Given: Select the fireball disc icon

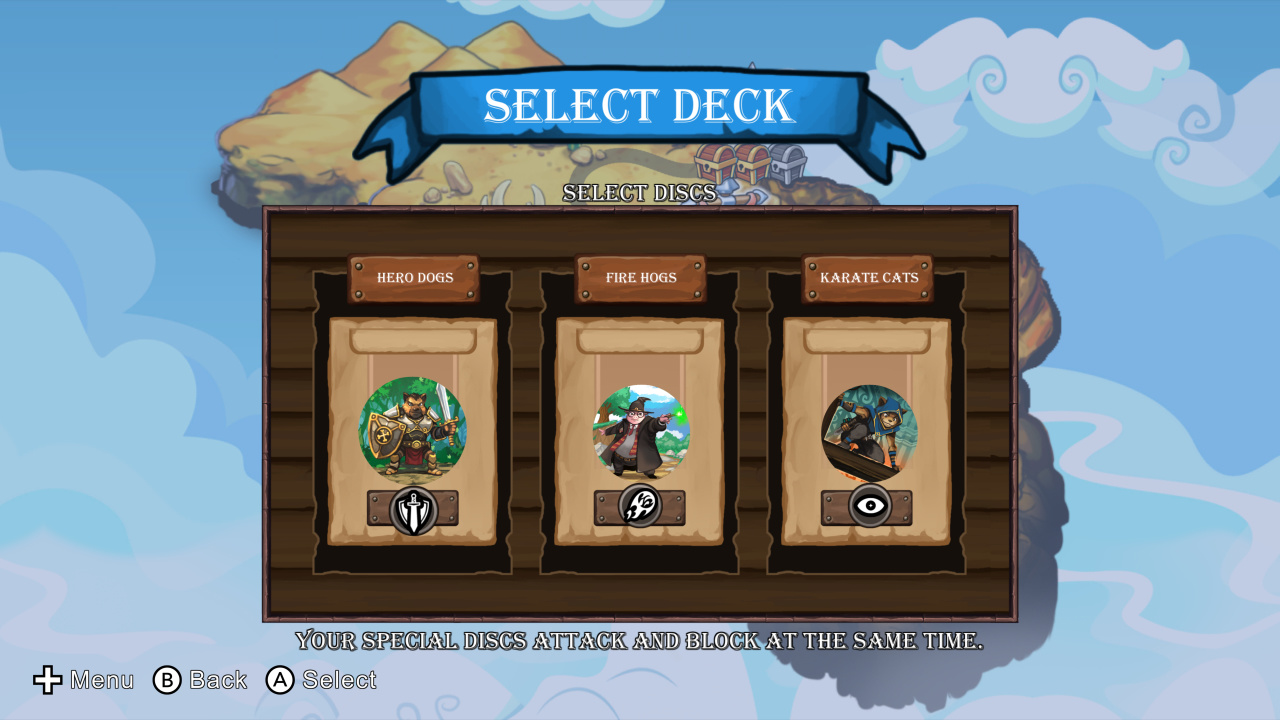Looking at the screenshot, I should 640,506.
